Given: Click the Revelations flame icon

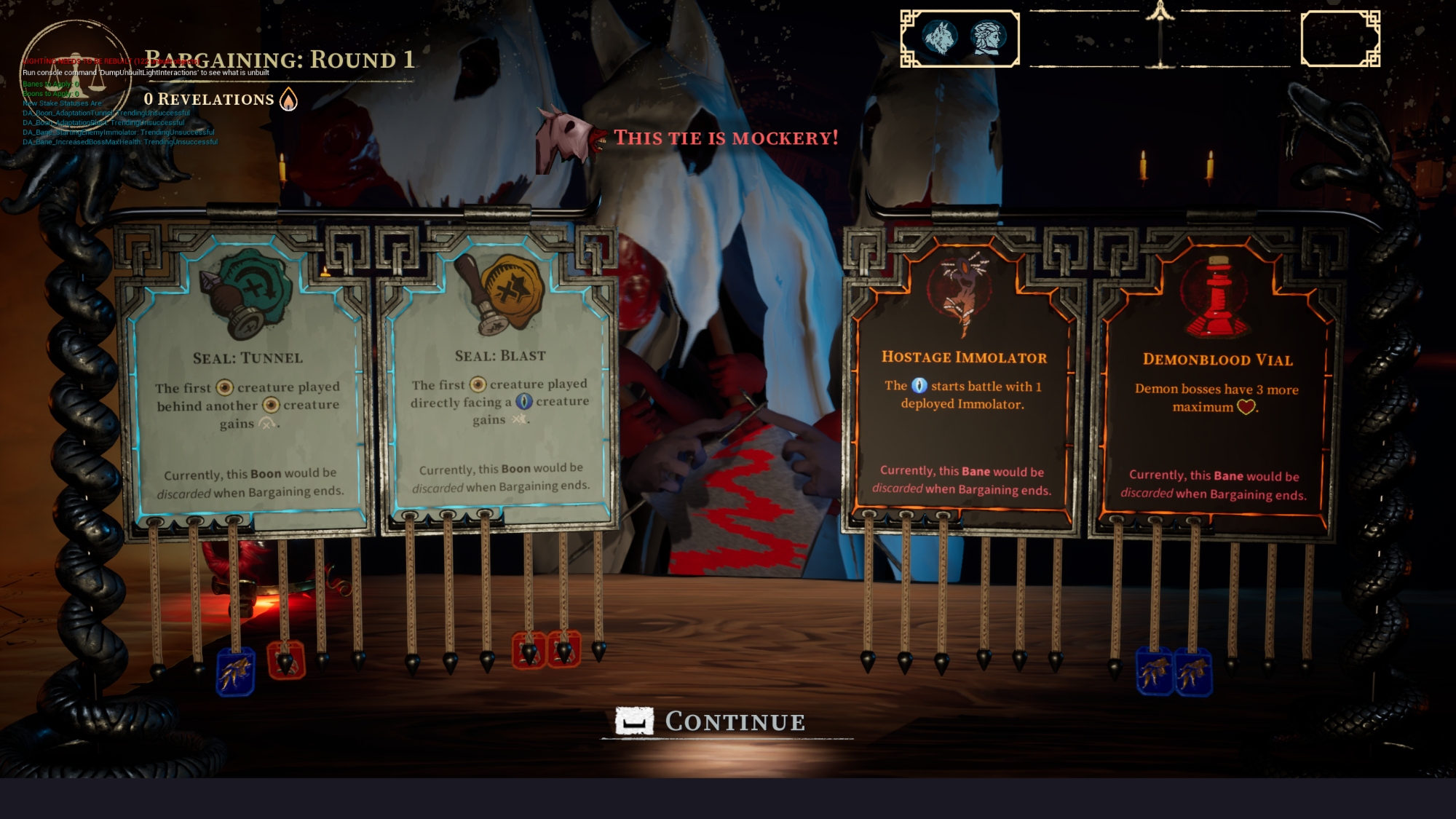Looking at the screenshot, I should tap(289, 100).
